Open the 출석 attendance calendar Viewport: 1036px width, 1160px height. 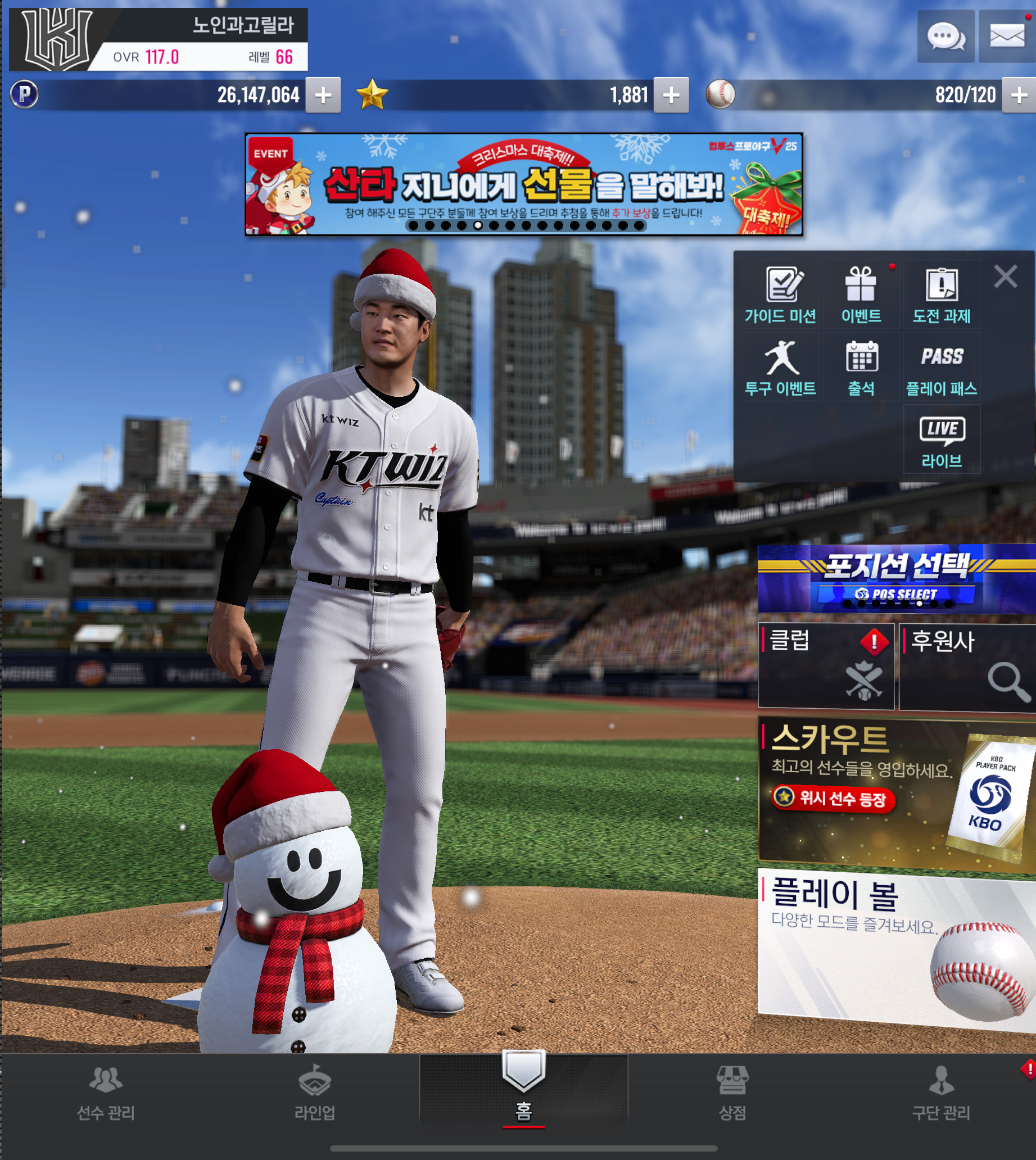point(861,368)
